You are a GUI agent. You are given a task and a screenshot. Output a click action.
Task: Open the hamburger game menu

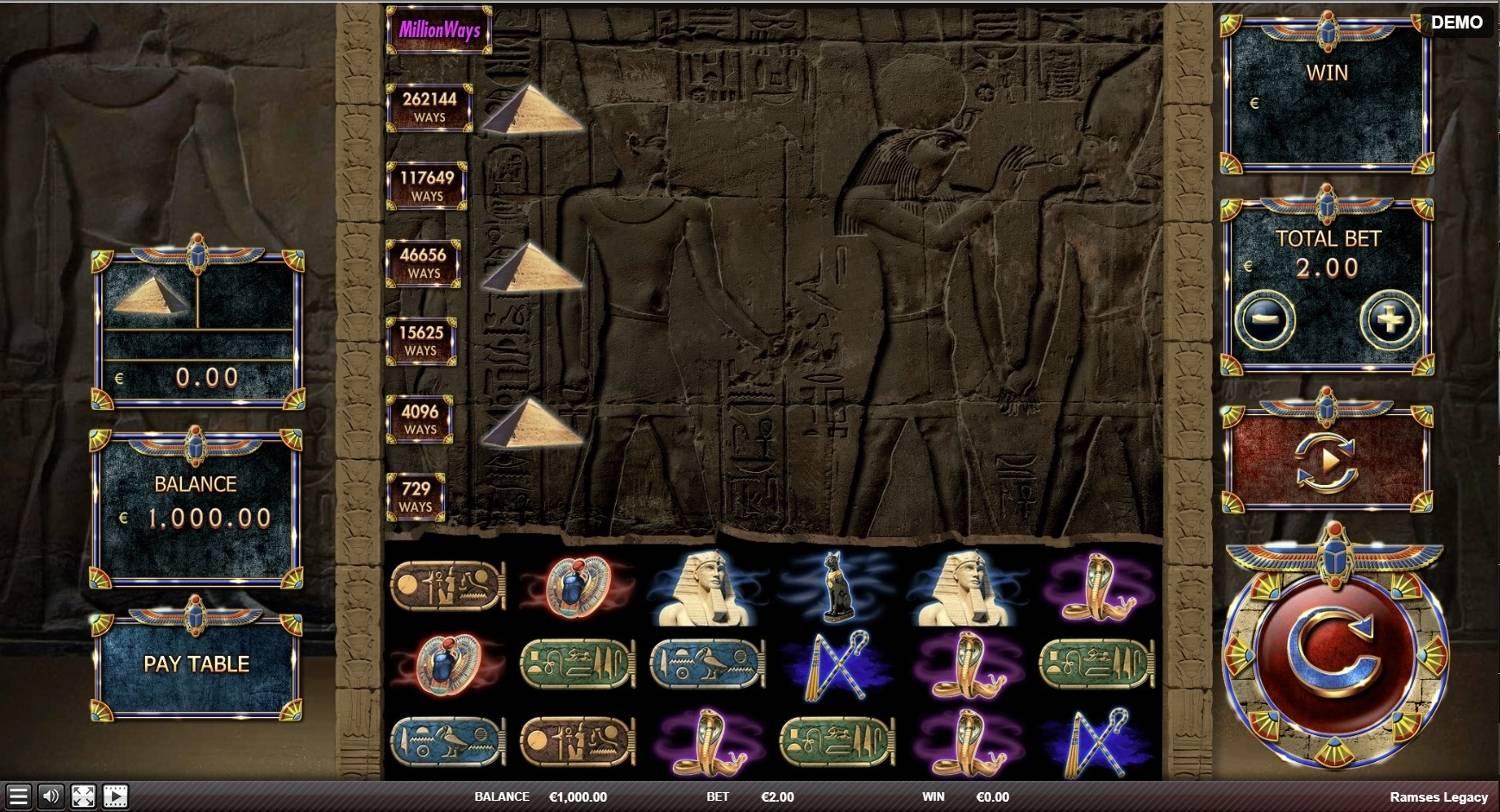point(16,796)
